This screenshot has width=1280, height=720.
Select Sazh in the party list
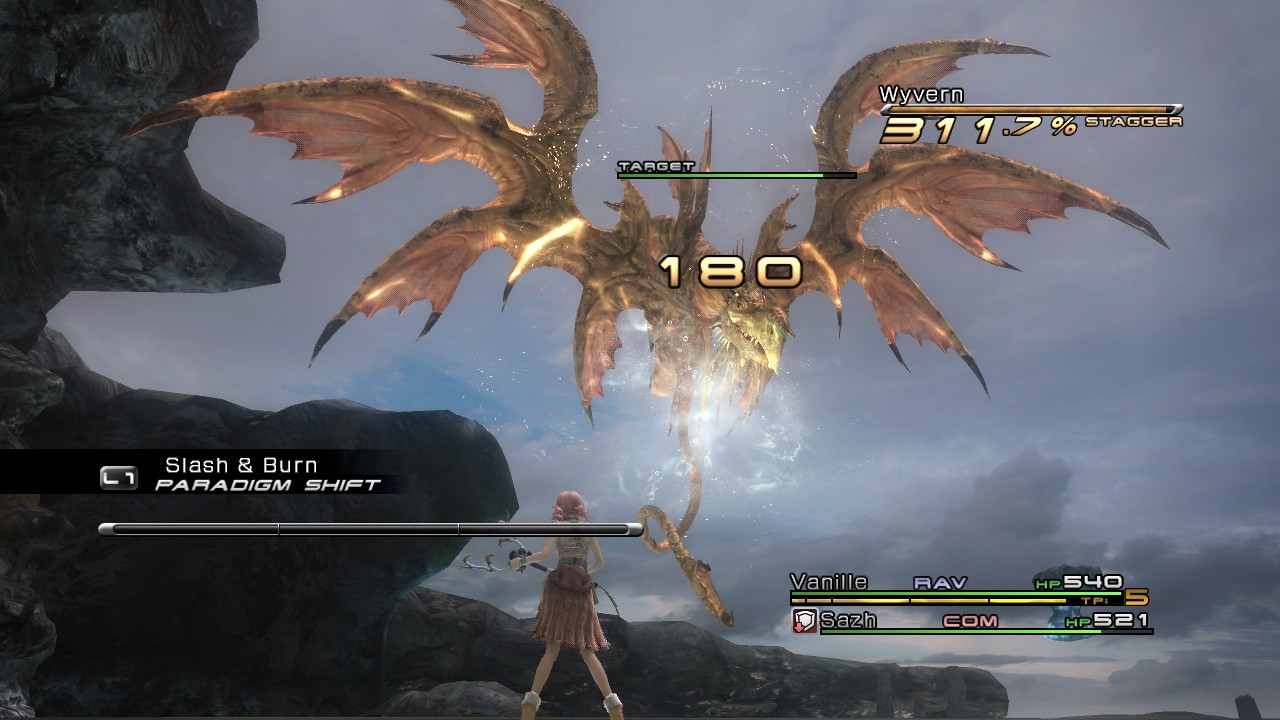click(x=848, y=621)
